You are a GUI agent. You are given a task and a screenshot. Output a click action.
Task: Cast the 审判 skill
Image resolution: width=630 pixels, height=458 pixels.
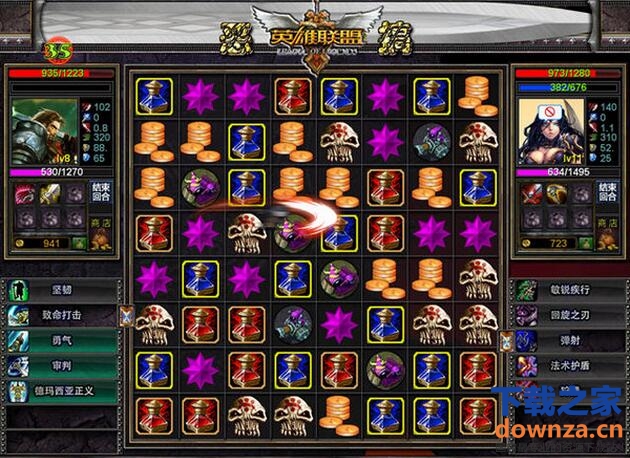point(62,366)
